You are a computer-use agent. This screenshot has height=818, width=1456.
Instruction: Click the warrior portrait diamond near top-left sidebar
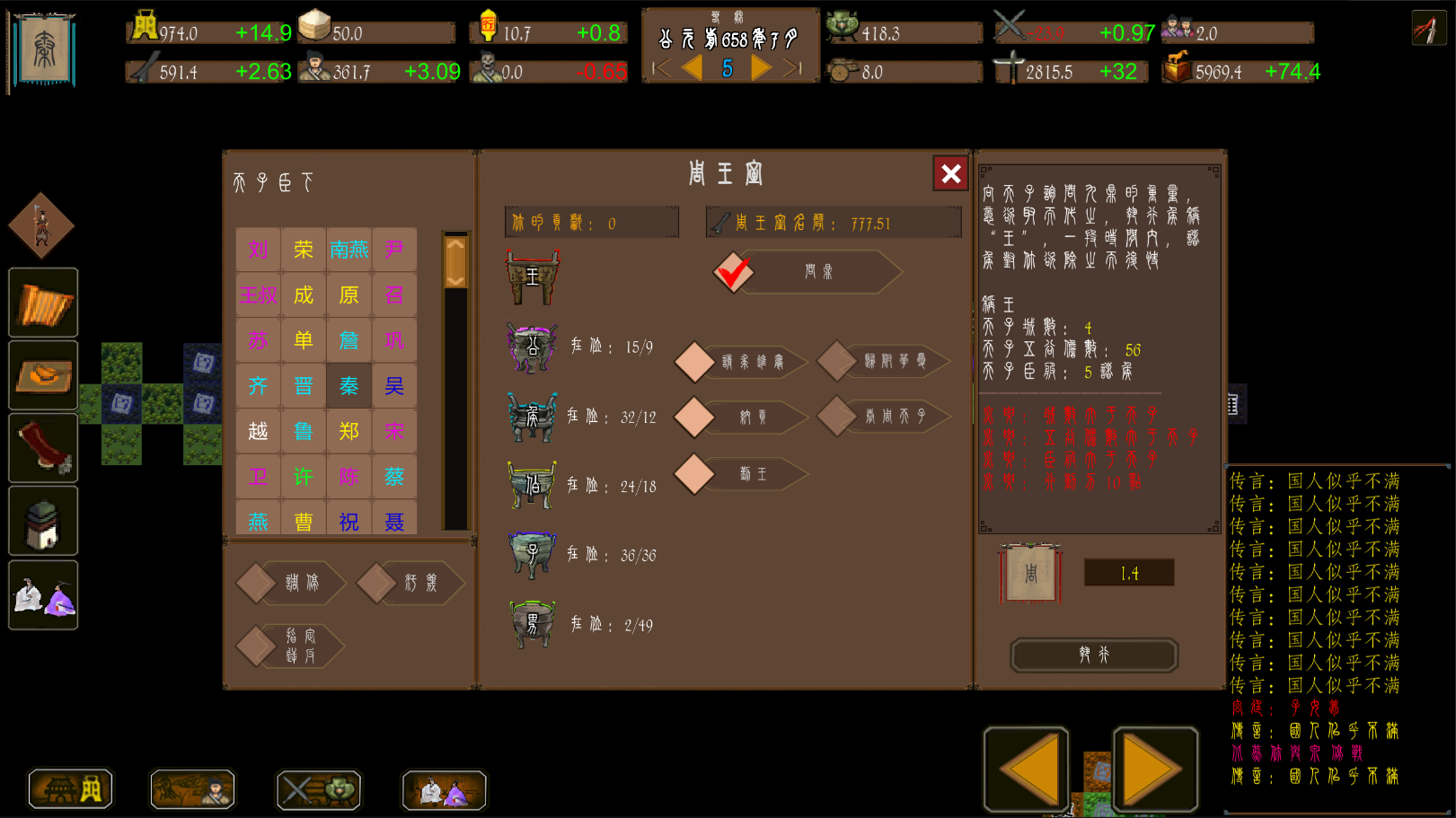40,226
